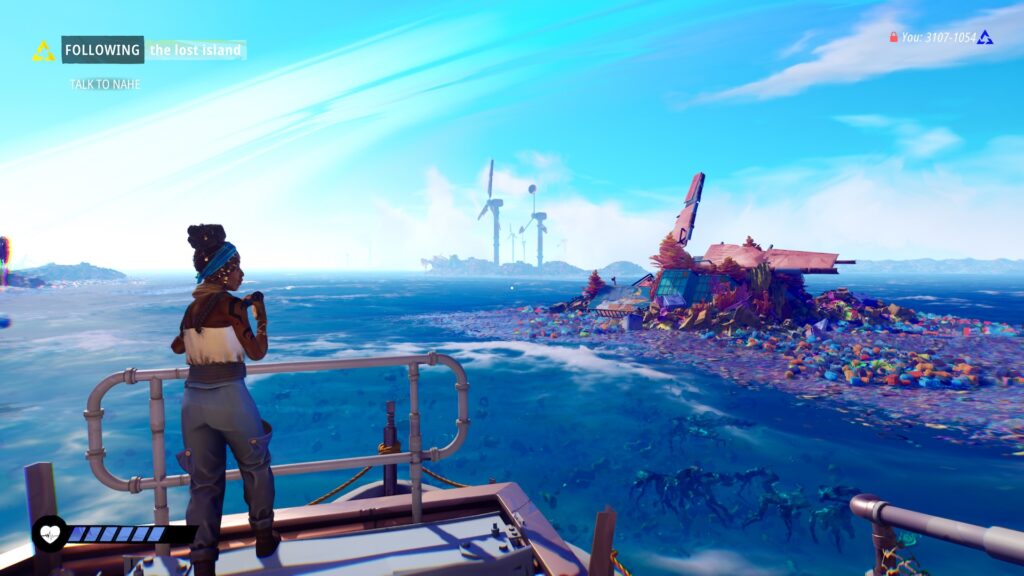The image size is (1024, 576).
Task: Click the blue triangle logo icon
Action: tap(985, 37)
